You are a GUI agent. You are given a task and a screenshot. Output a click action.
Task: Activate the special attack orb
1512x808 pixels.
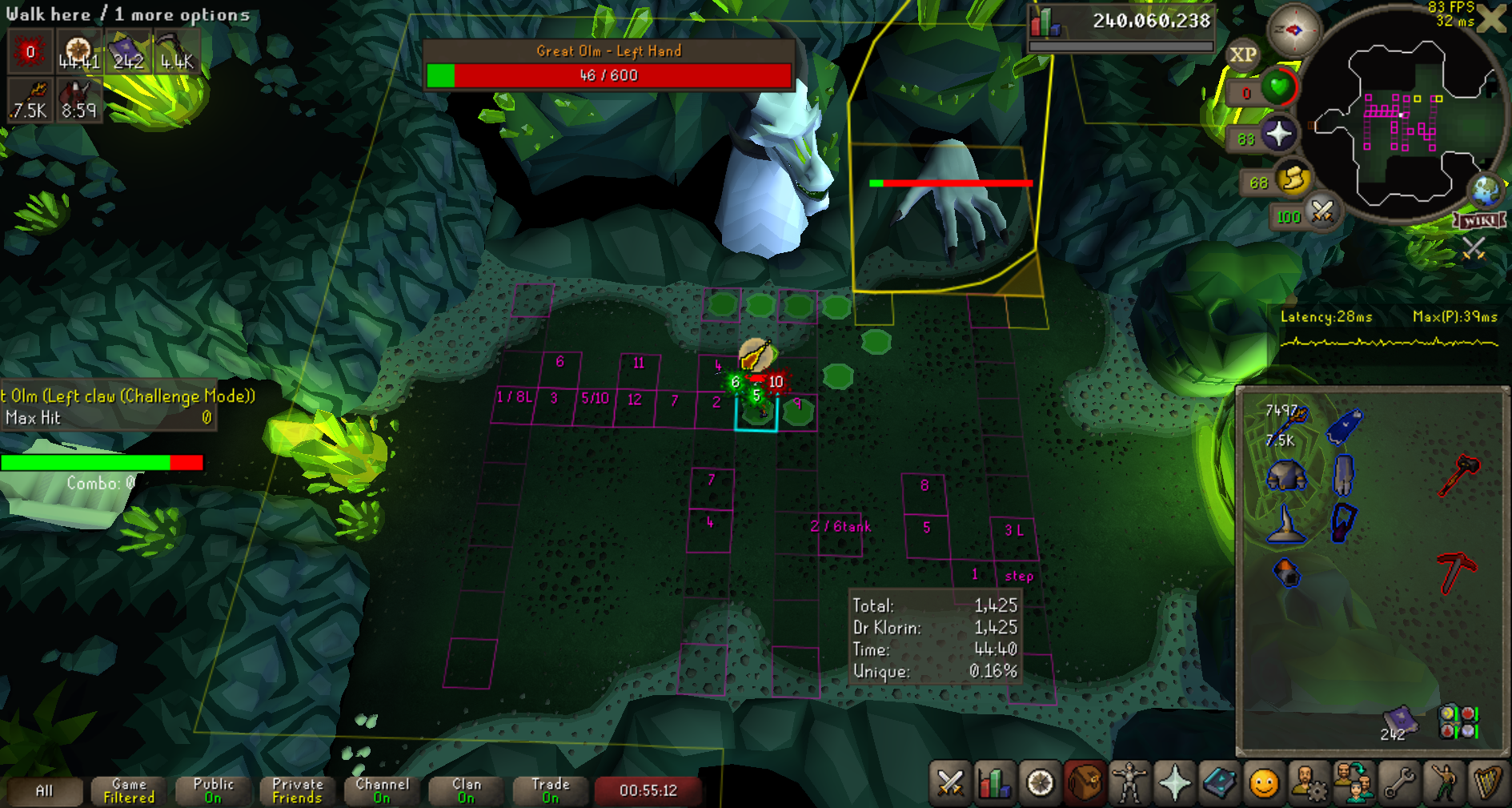(1321, 213)
